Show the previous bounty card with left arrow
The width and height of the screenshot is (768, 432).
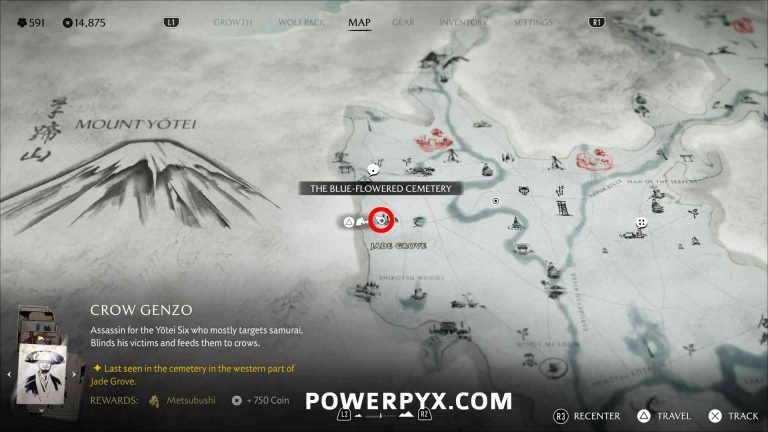[10, 374]
